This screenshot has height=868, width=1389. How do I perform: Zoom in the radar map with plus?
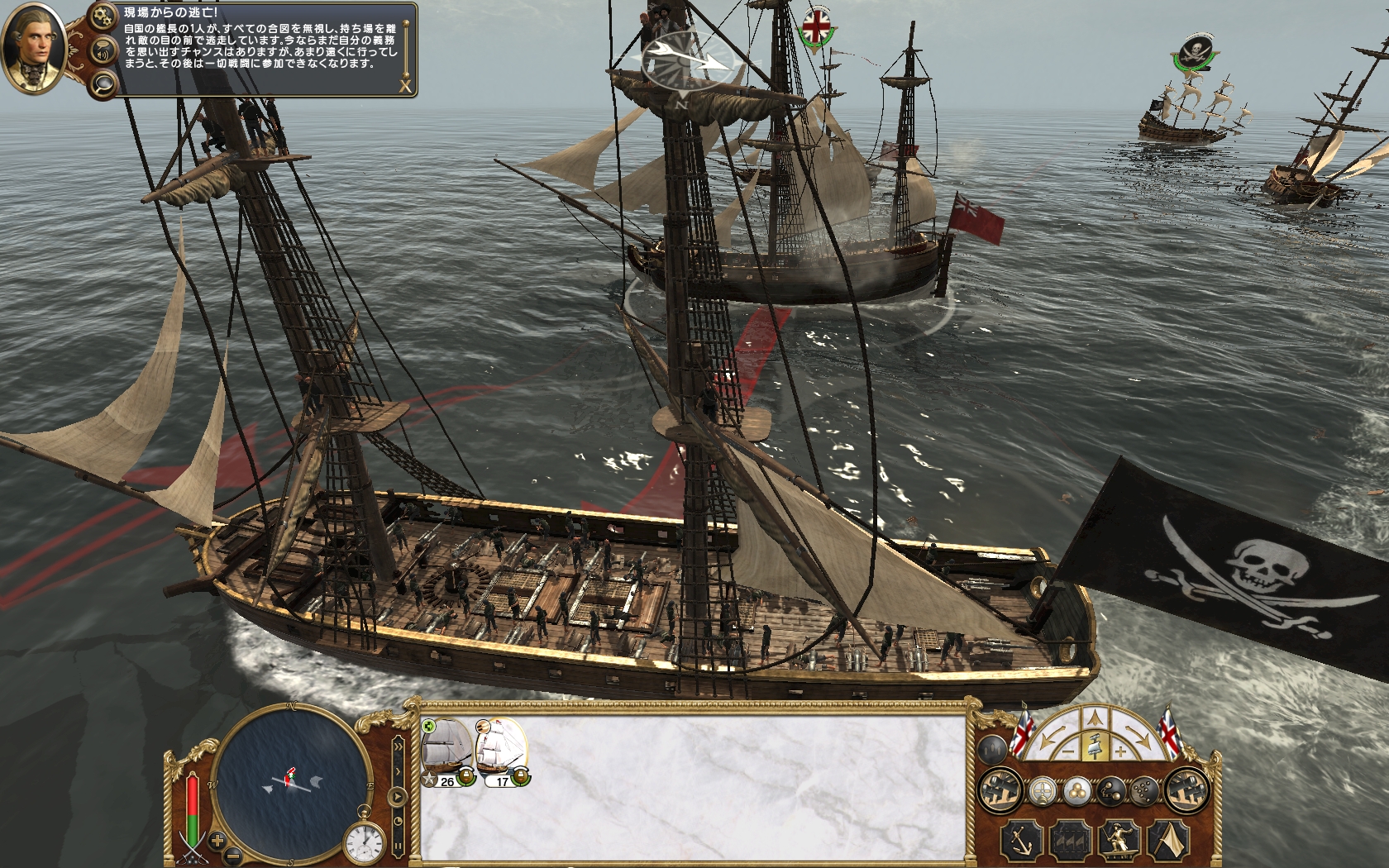(217, 841)
